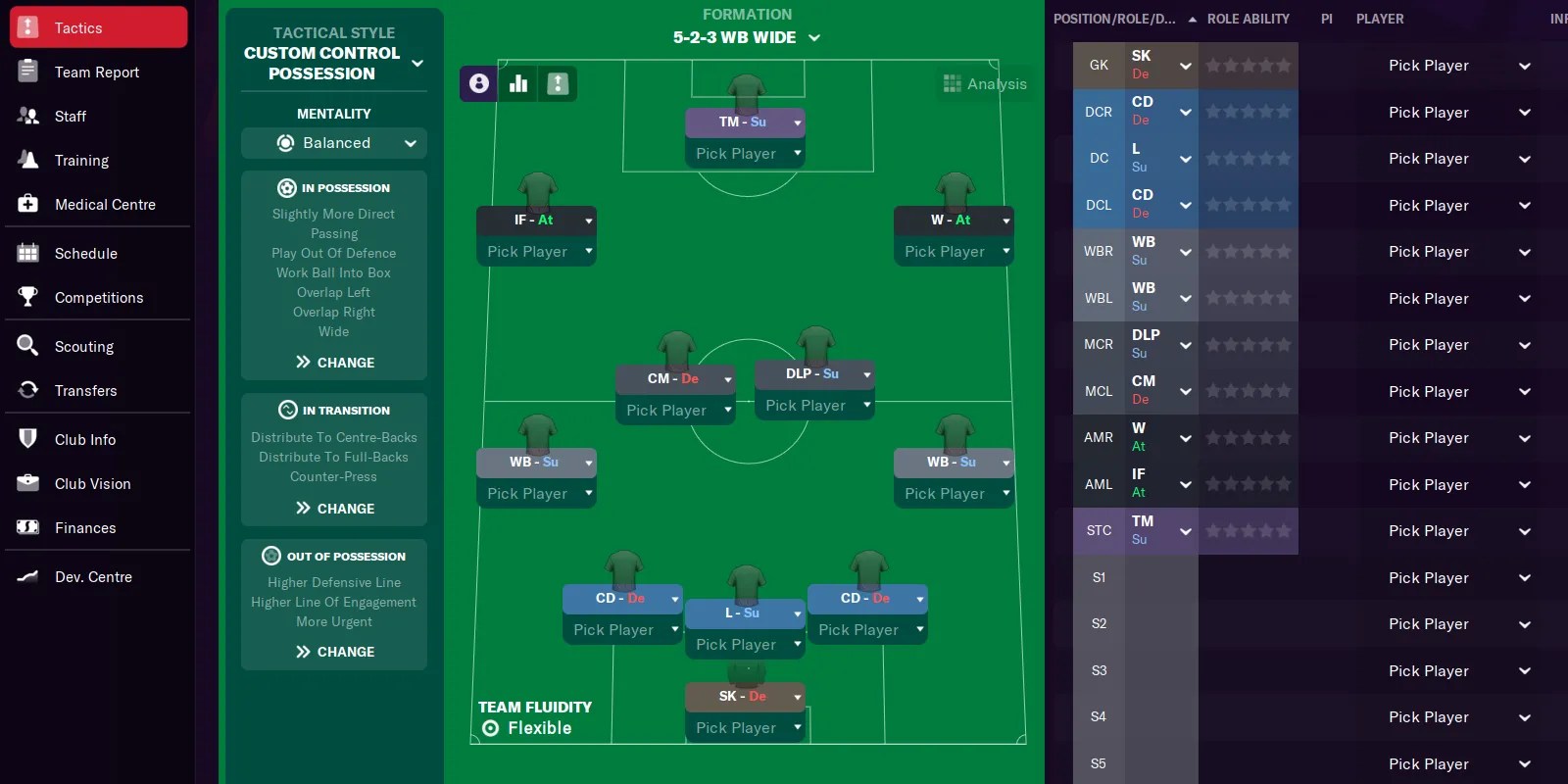Toggle the player shirts pitch view
This screenshot has width=1568, height=784.
coord(477,83)
